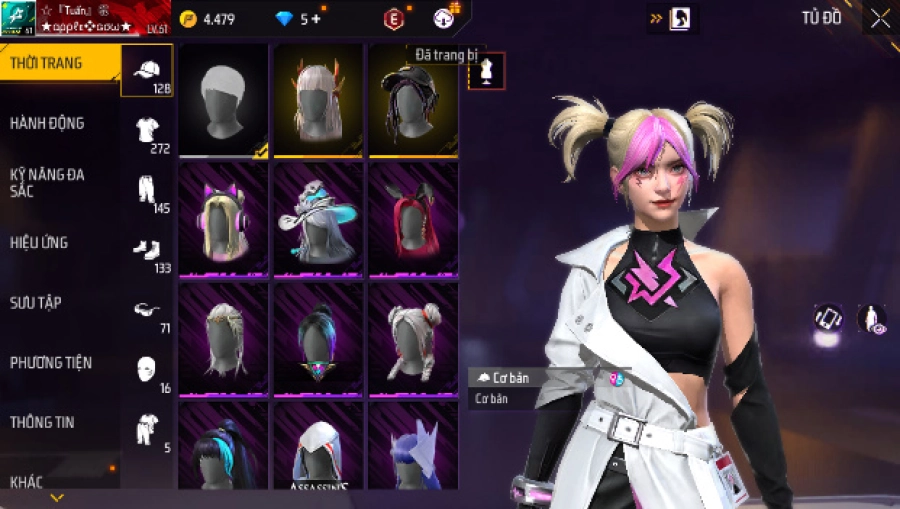Switch to the HÀNH ĐỘNG category

pyautogui.click(x=47, y=123)
